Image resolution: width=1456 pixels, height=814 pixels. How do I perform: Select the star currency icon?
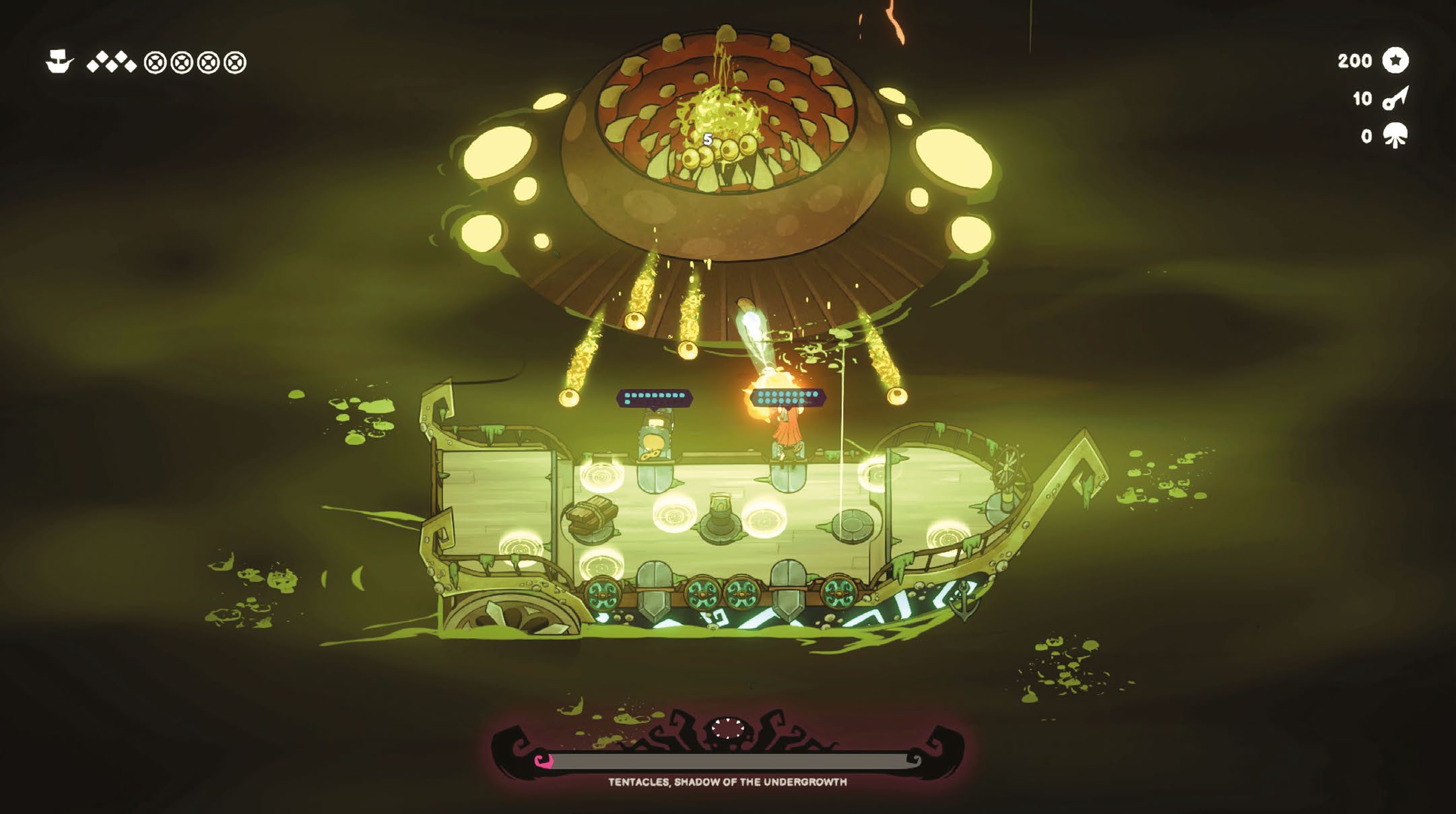(1395, 61)
